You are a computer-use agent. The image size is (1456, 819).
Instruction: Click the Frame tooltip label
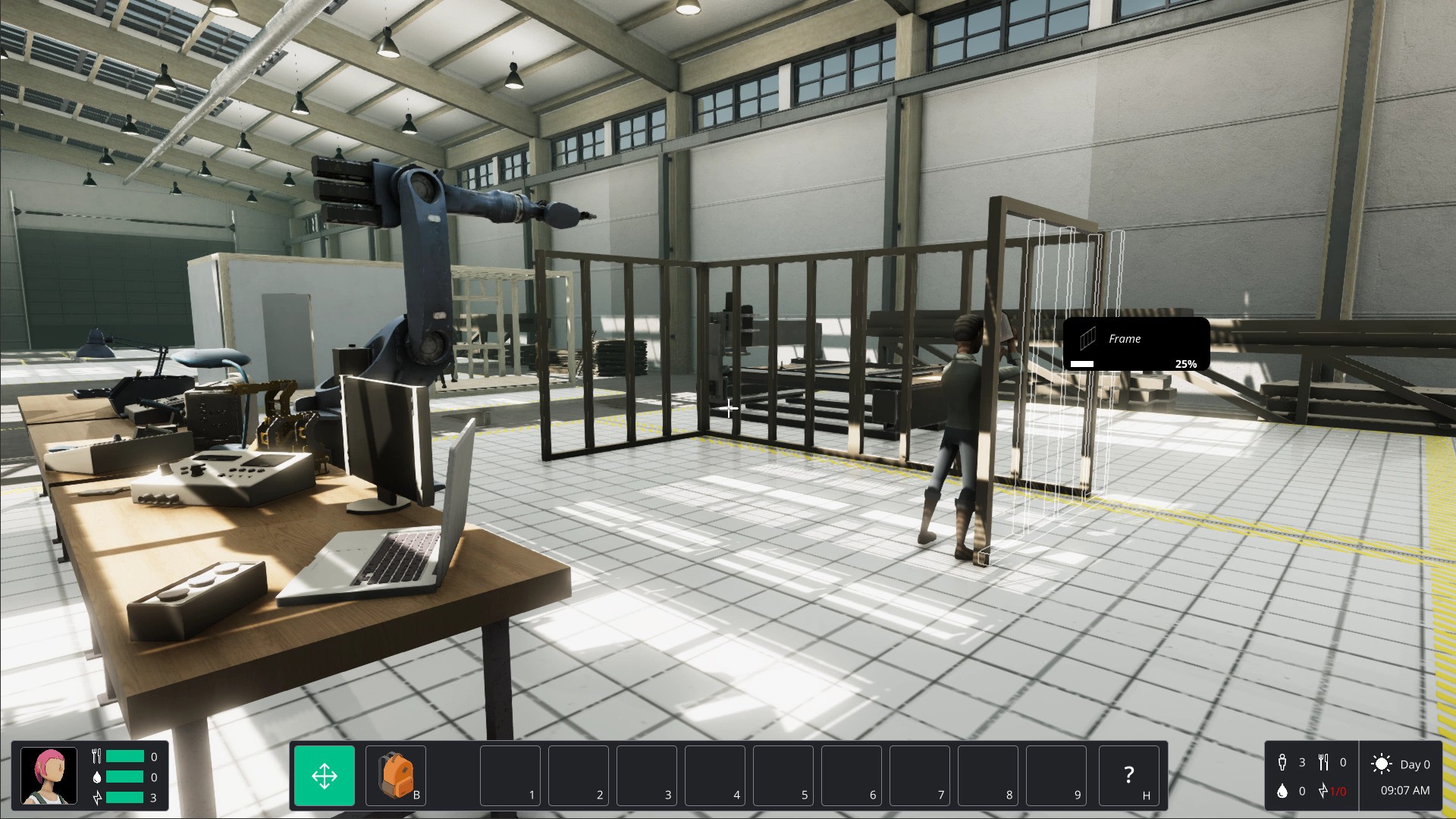tap(1125, 339)
